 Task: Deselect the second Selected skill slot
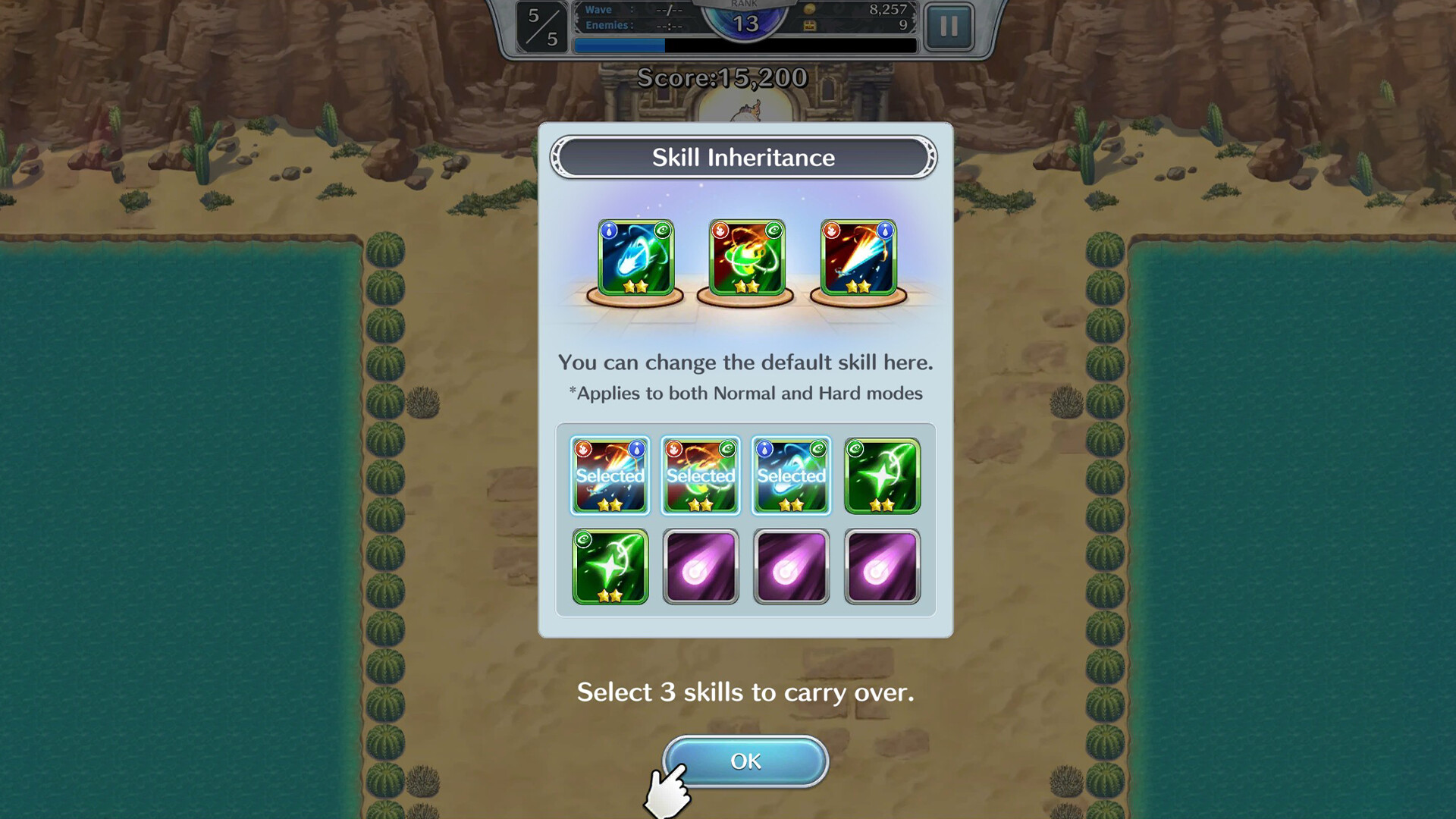tap(700, 475)
